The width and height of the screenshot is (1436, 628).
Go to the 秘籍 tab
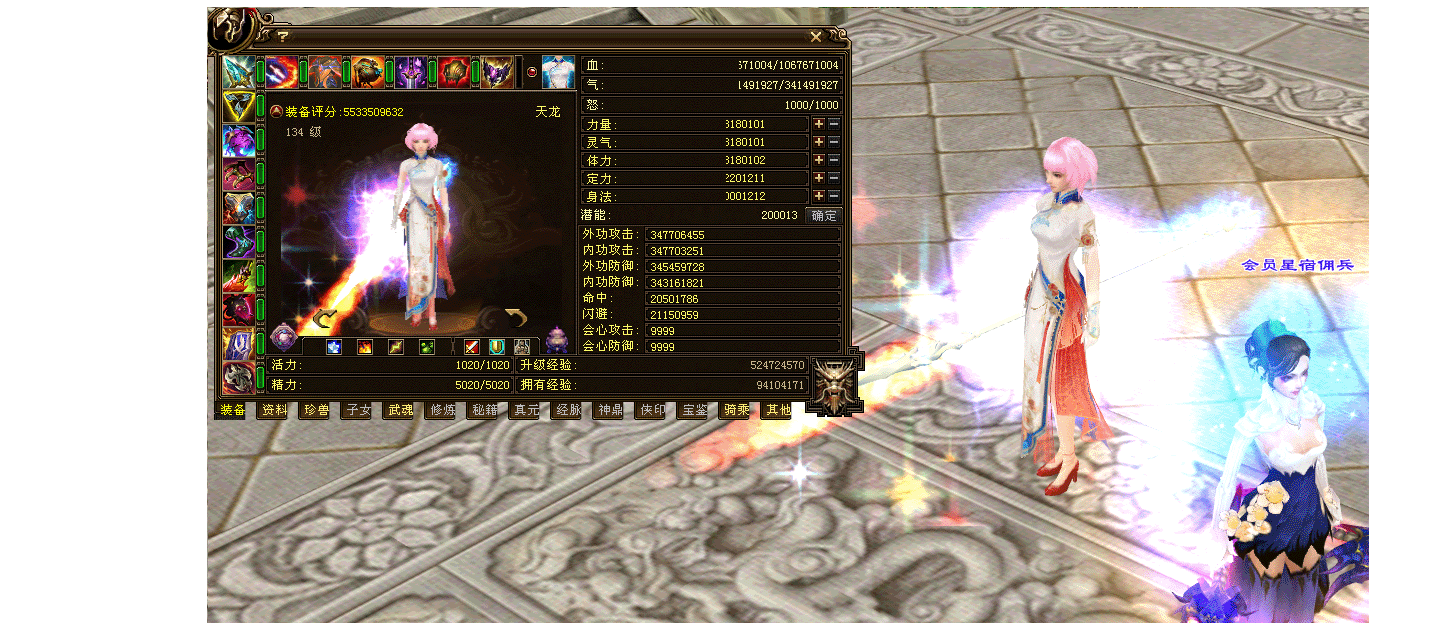click(484, 410)
